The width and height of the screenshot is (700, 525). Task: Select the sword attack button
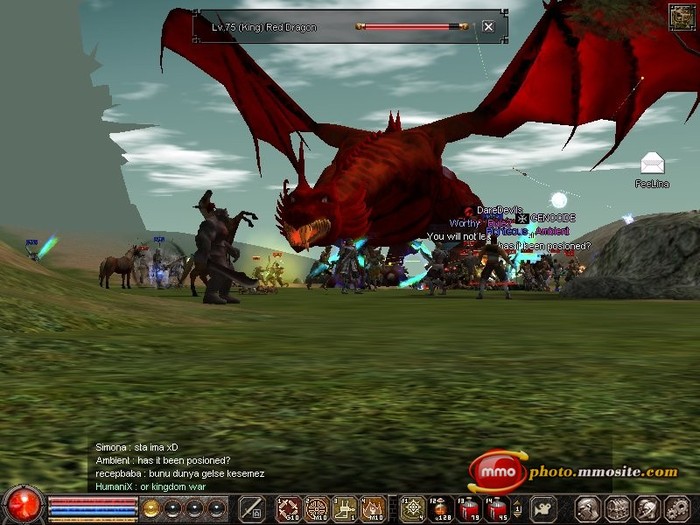point(252,508)
